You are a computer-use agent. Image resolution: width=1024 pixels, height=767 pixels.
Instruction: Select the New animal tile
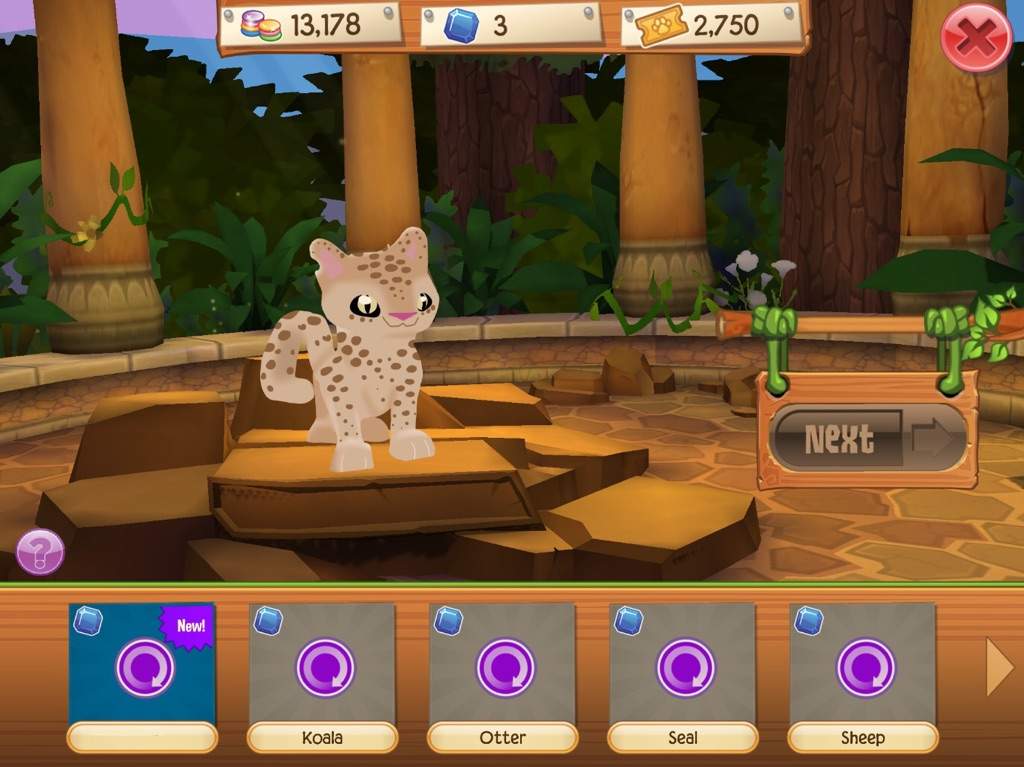[142, 666]
